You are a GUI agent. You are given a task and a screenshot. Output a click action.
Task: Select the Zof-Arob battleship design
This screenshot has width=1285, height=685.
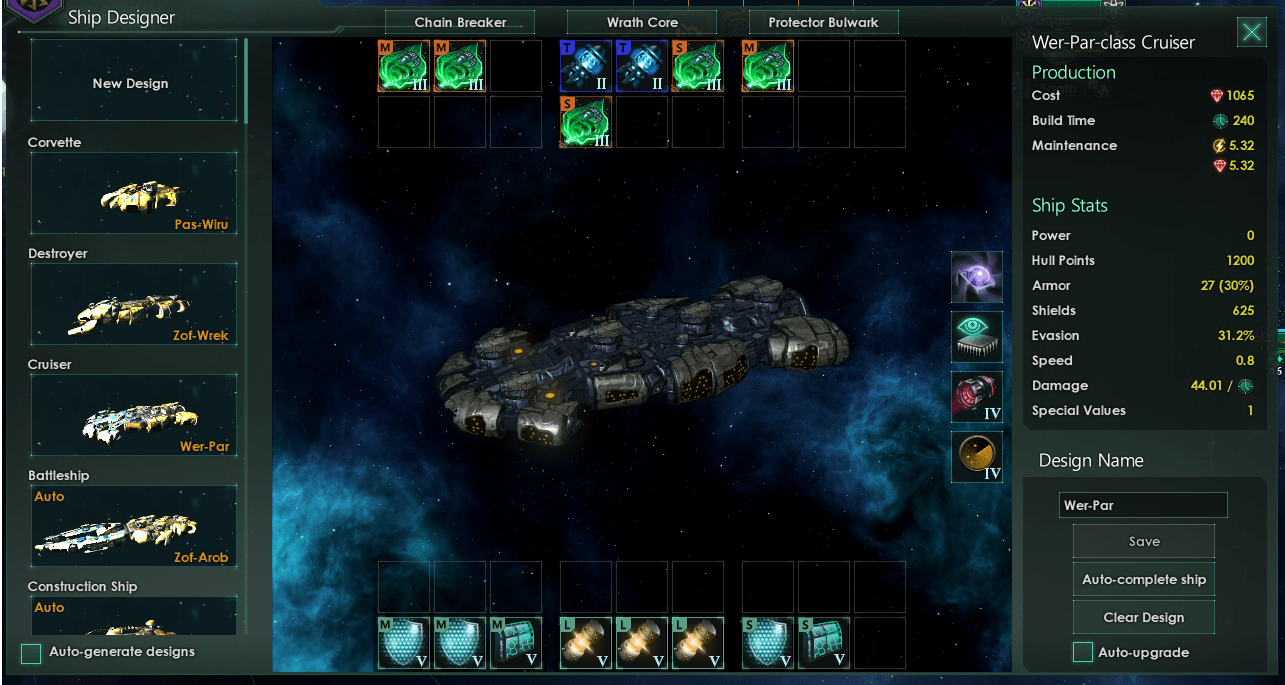coord(134,527)
